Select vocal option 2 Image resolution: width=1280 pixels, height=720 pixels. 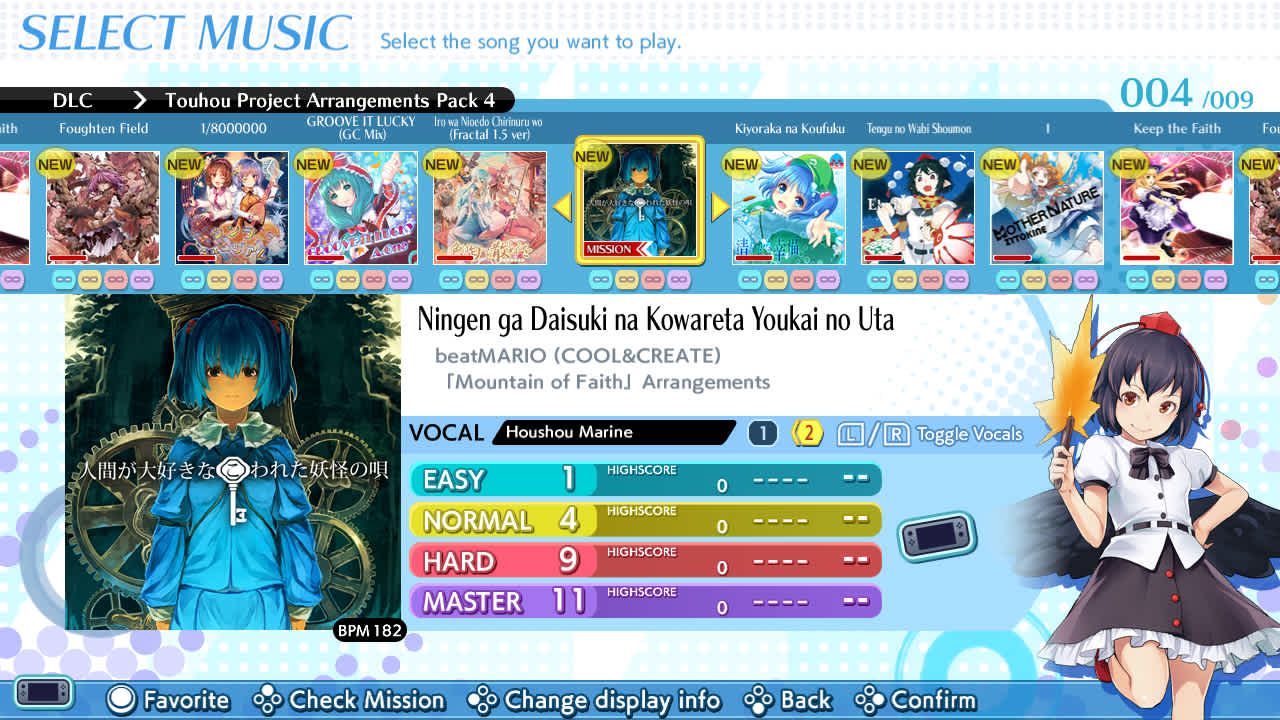click(x=806, y=432)
